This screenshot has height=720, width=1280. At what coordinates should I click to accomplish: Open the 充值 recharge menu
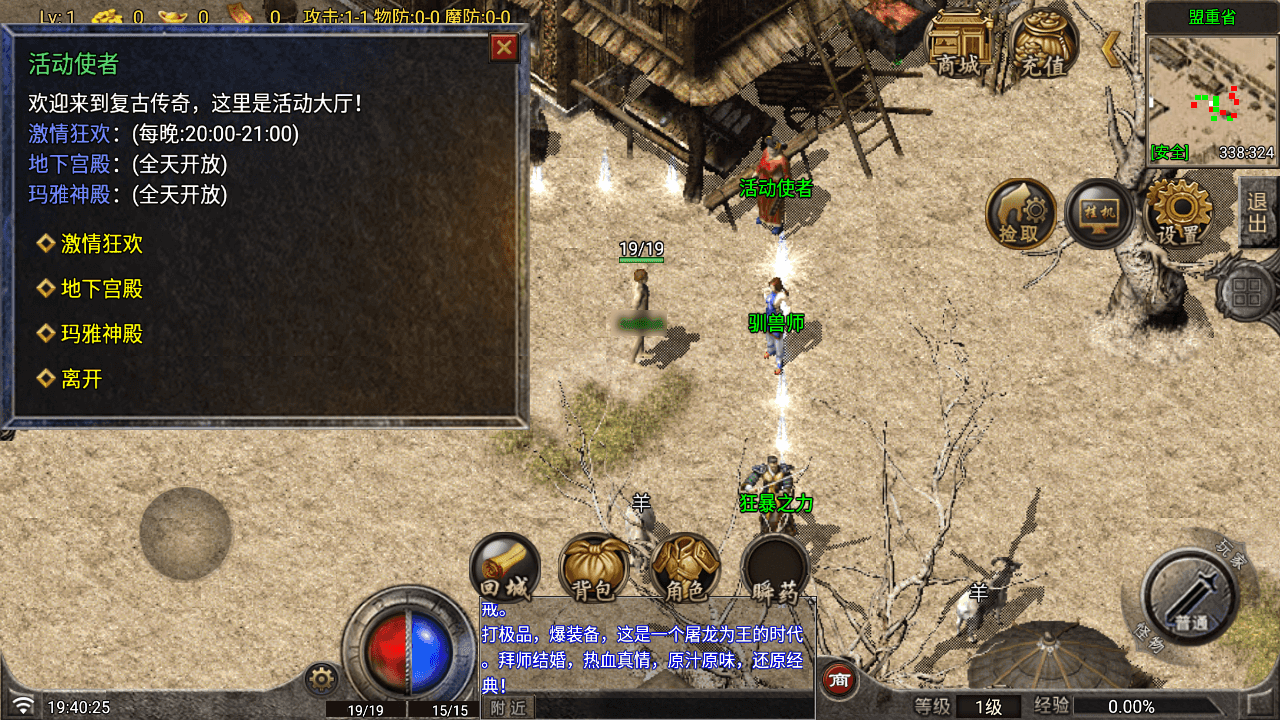pos(1043,44)
